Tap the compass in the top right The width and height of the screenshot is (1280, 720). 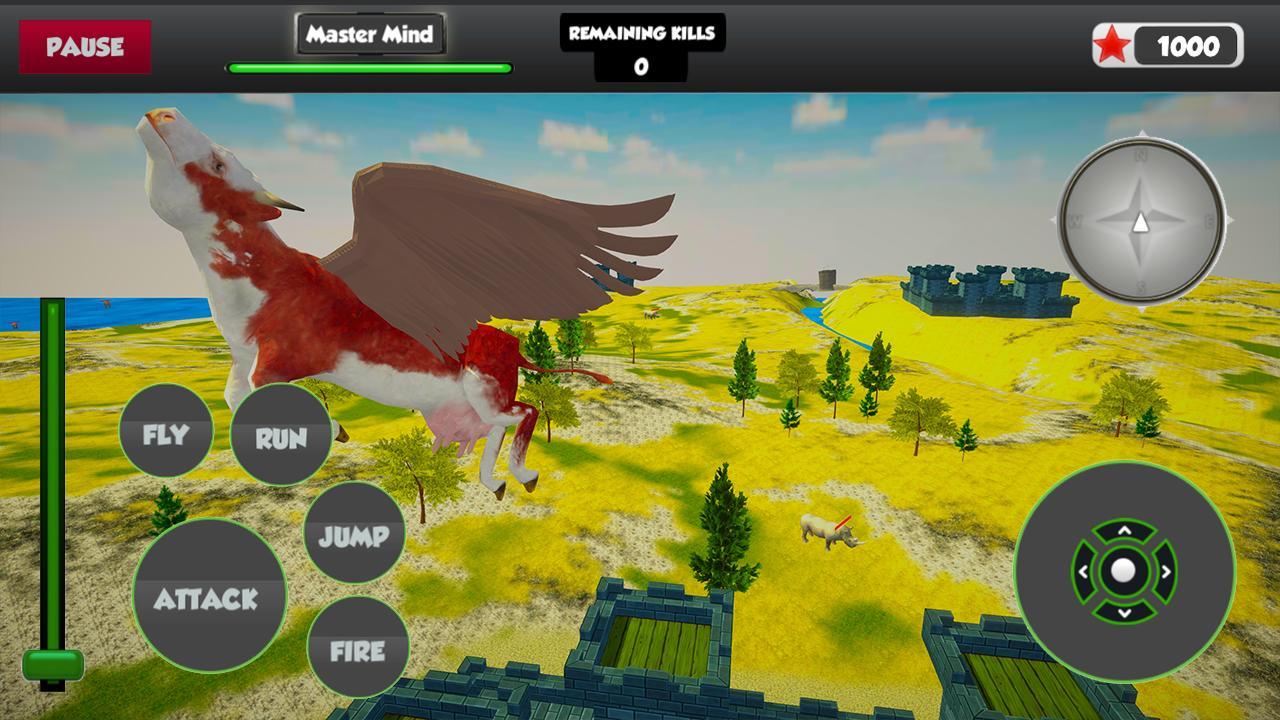(1140, 222)
